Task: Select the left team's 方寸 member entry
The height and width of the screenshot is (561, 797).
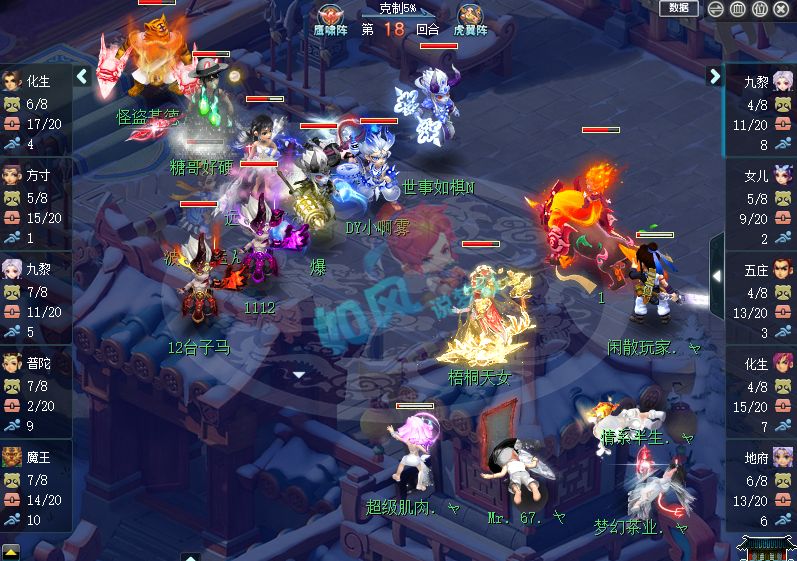Action: pyautogui.click(x=34, y=205)
